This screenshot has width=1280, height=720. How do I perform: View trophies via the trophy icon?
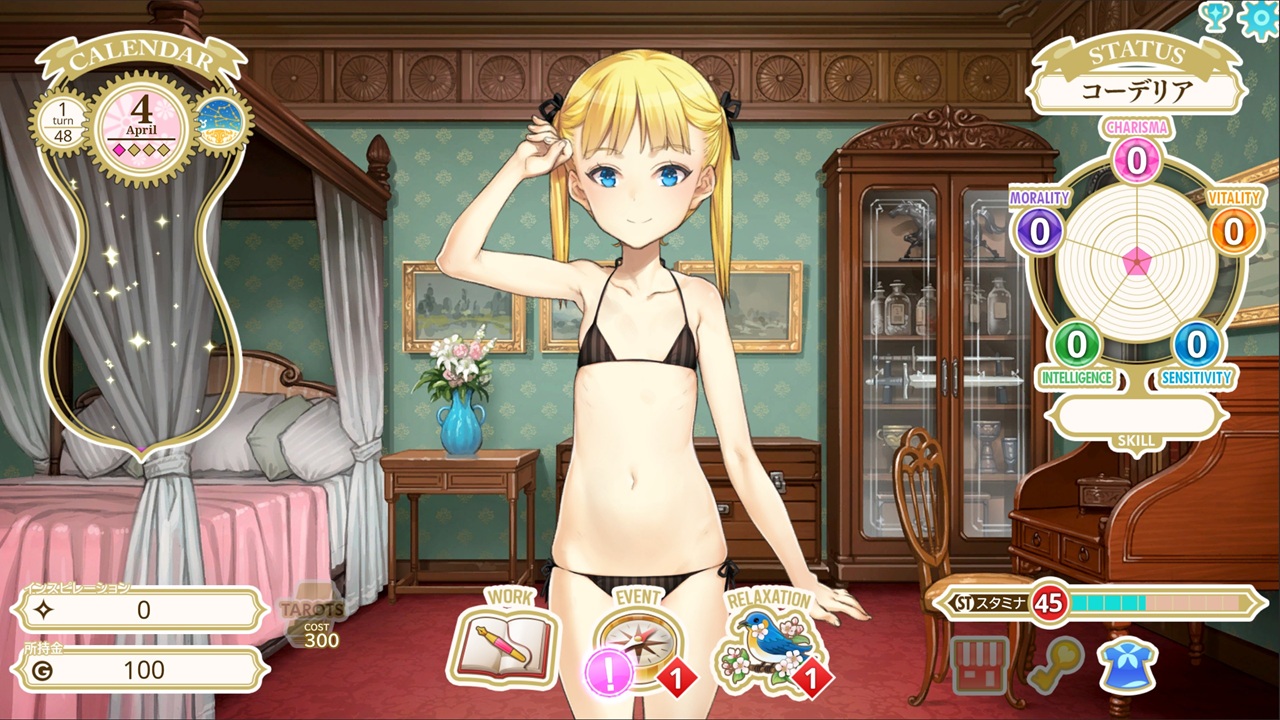point(1215,17)
